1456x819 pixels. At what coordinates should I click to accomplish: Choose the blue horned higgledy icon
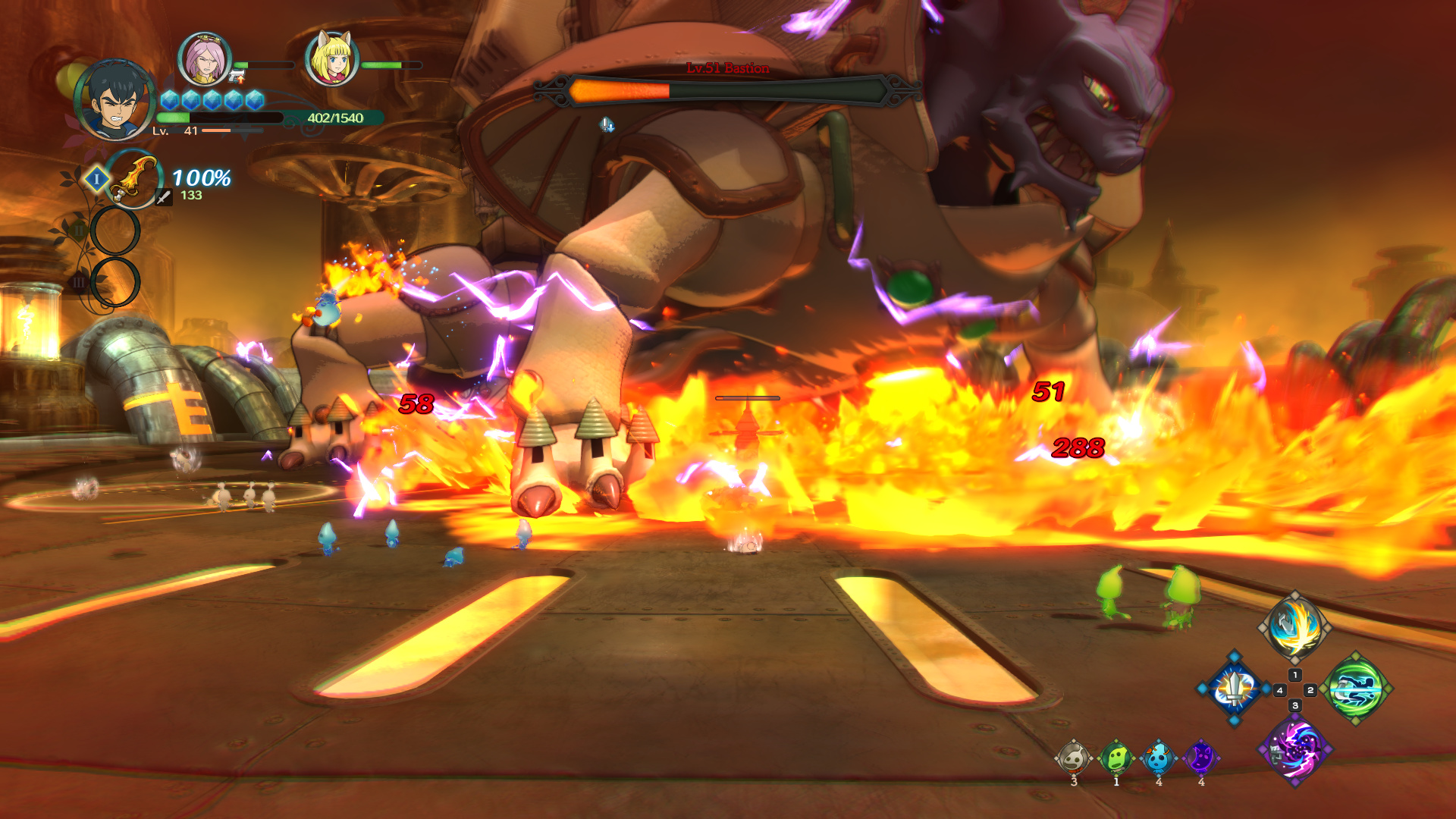tap(1158, 757)
